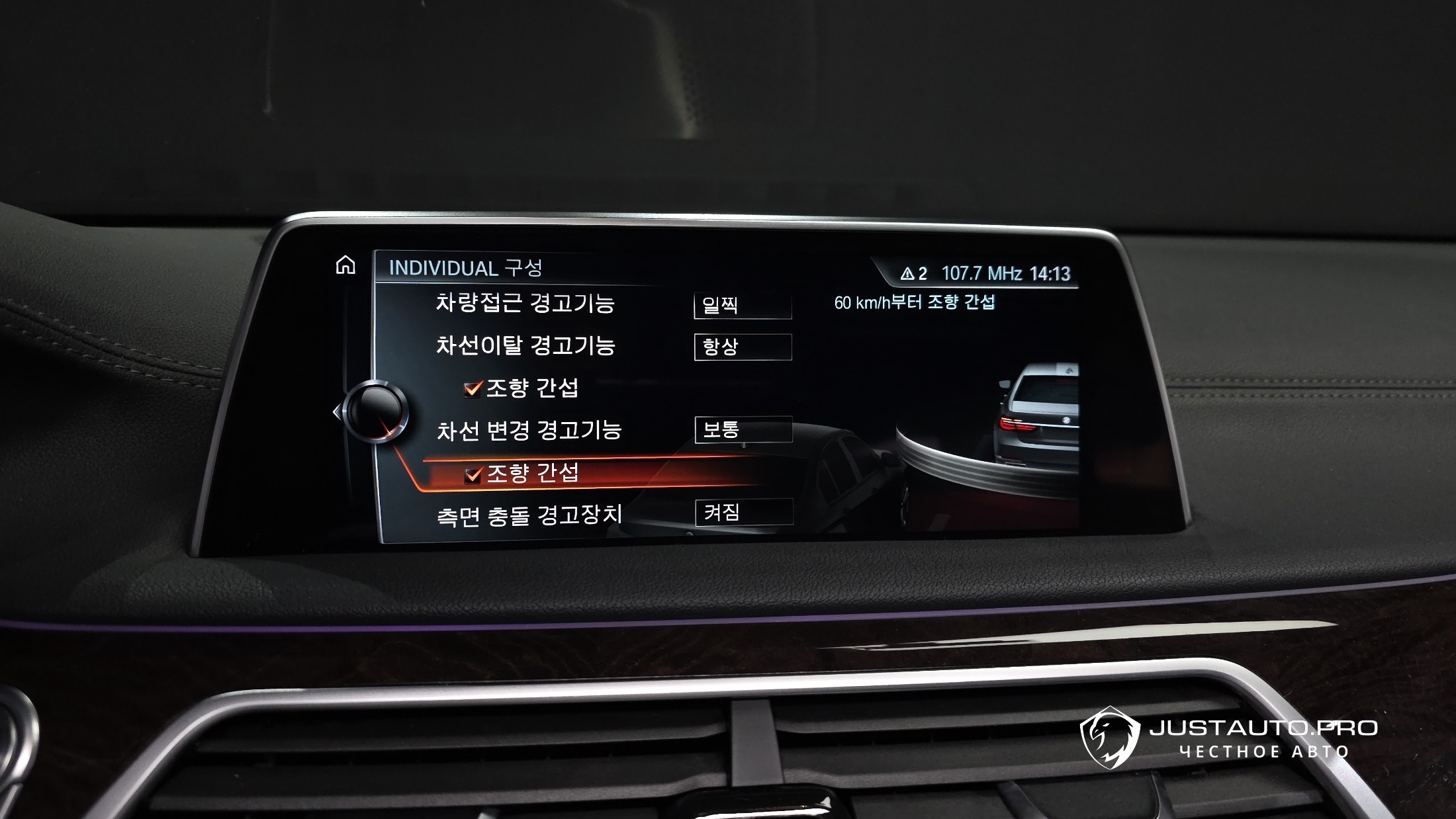
Task: Click the left arrow beside the controller knob
Action: click(337, 412)
